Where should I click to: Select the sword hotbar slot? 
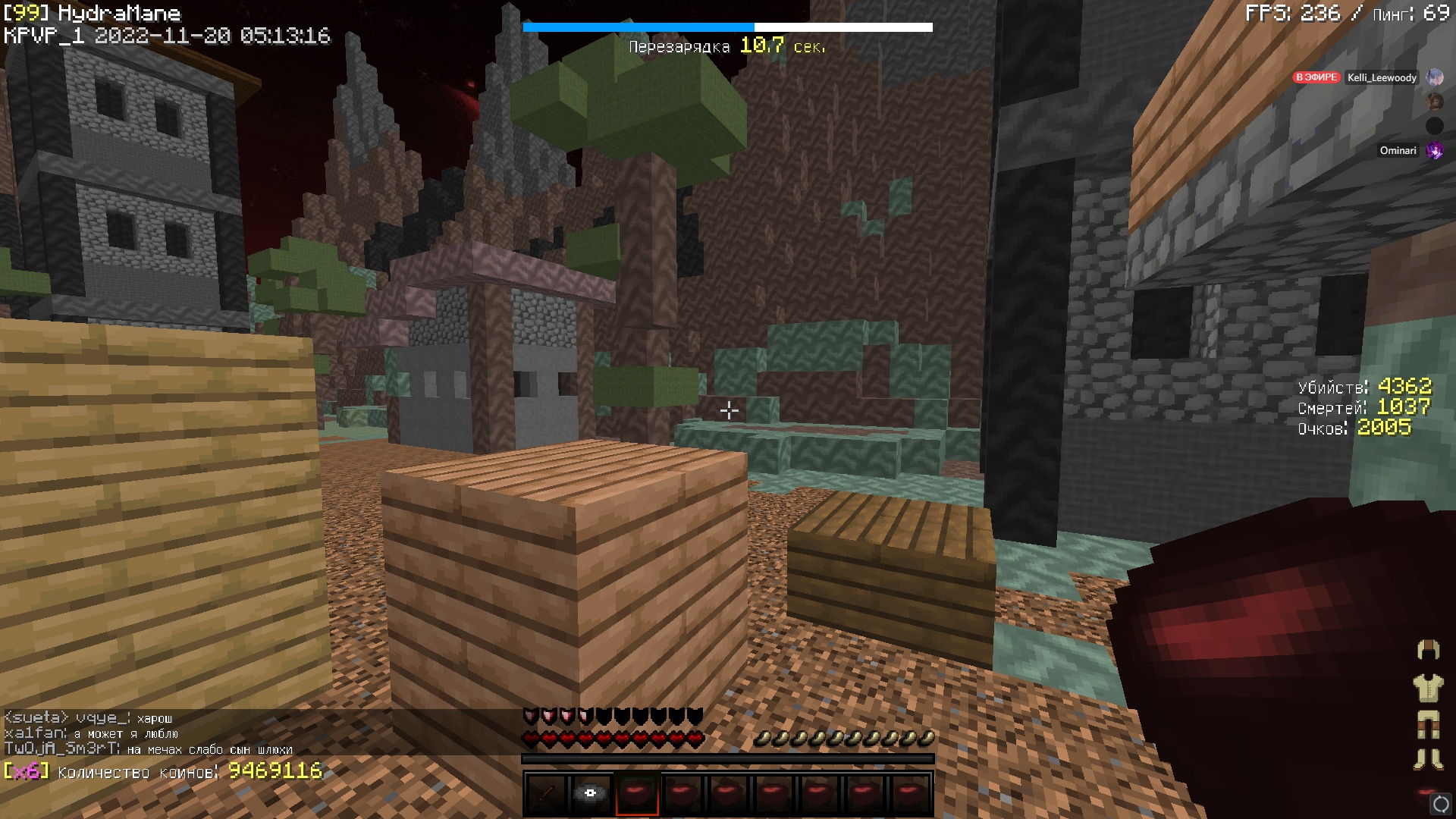tap(546, 794)
